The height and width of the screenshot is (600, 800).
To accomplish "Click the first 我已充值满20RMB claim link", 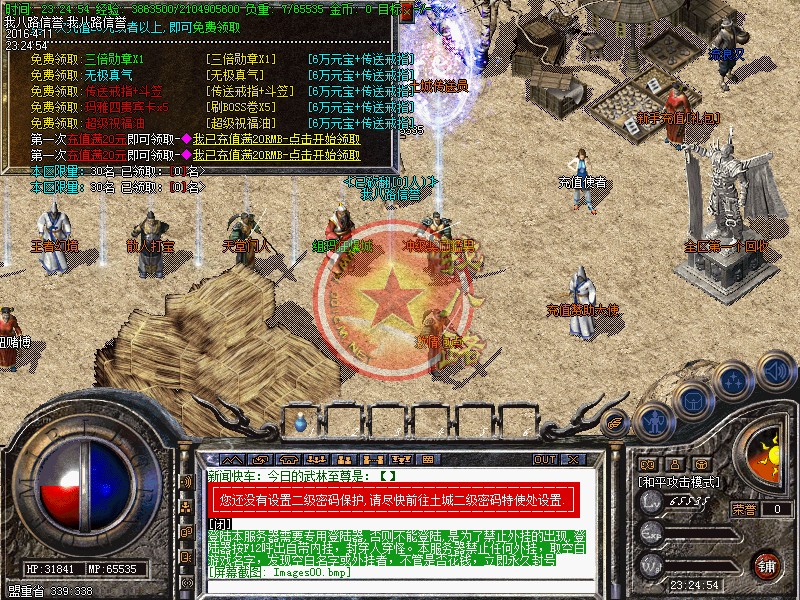I will [x=276, y=139].
